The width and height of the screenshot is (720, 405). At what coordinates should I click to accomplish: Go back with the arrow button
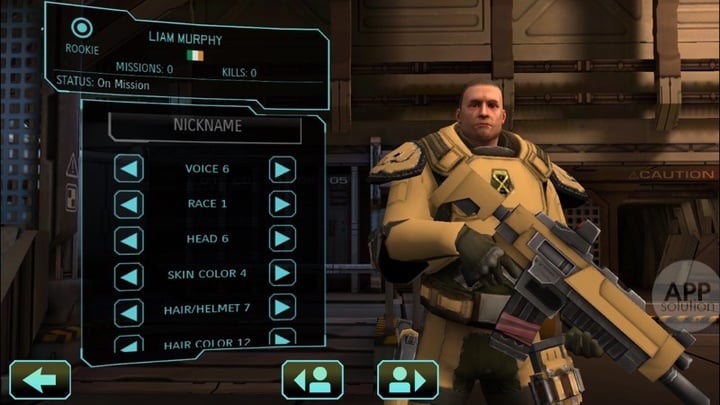(x=40, y=380)
